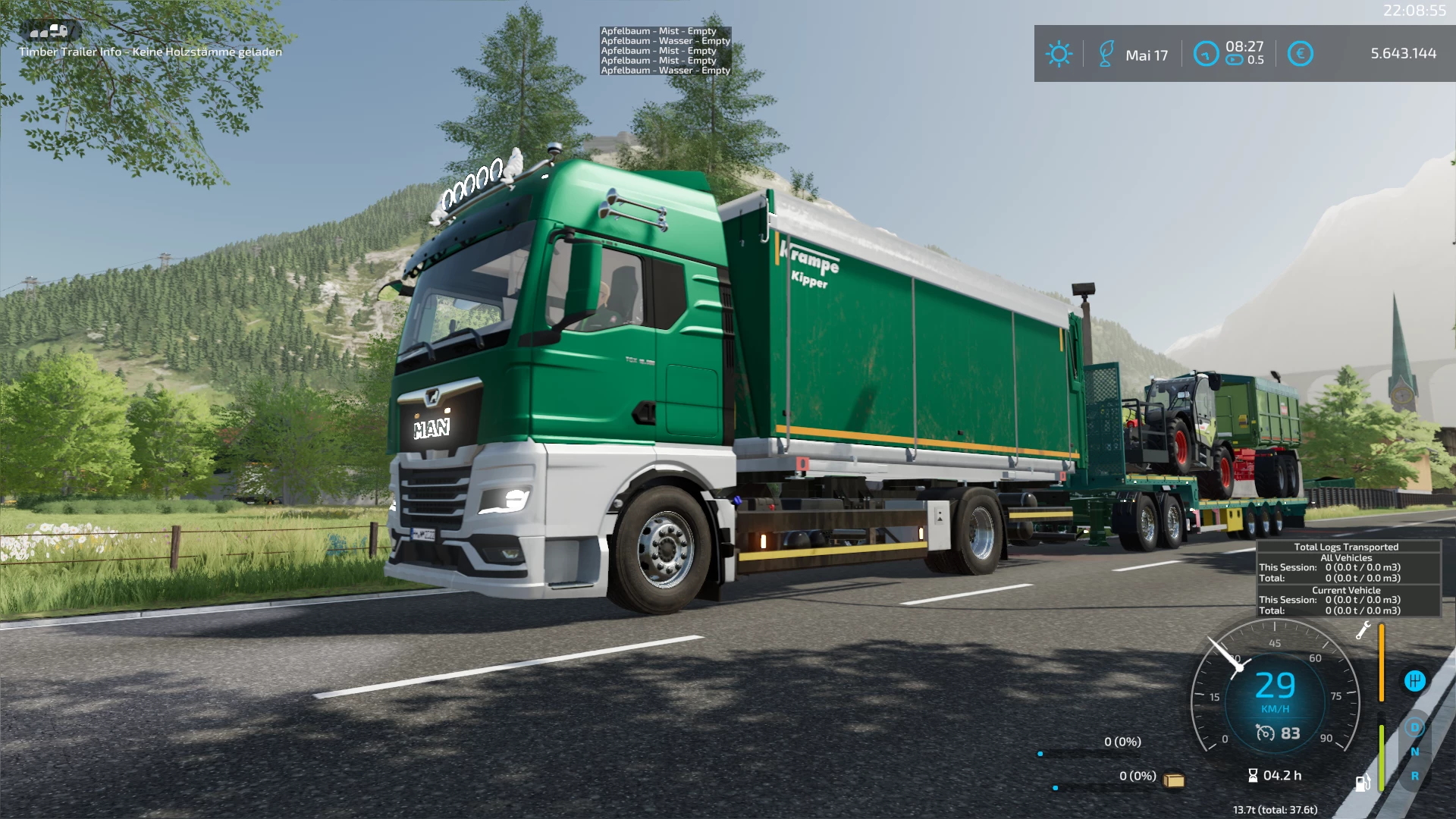This screenshot has width=1456, height=819.
Task: Select the R reverse gear indicator
Action: [x=1414, y=777]
